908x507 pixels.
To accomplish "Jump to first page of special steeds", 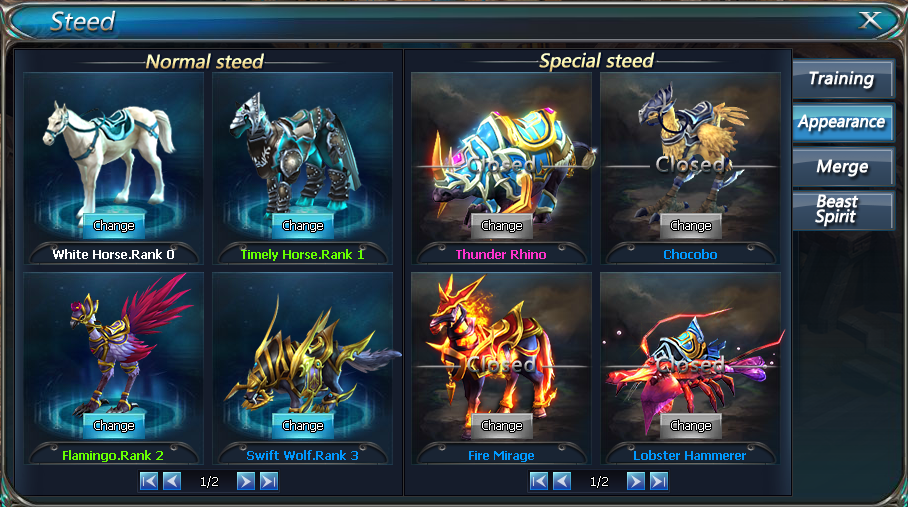I will [539, 481].
